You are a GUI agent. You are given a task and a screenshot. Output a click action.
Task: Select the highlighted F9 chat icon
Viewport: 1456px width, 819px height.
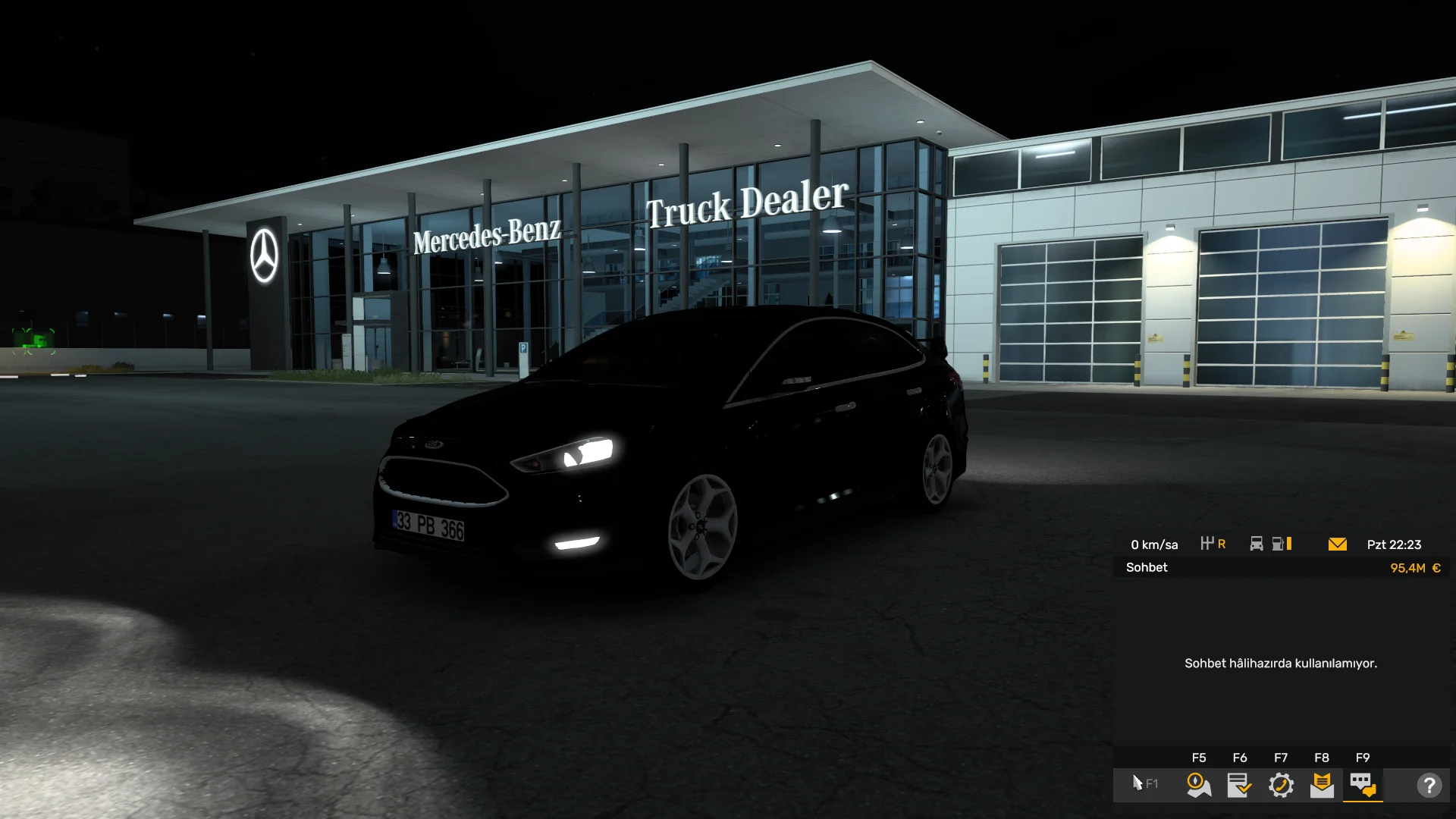(1363, 786)
